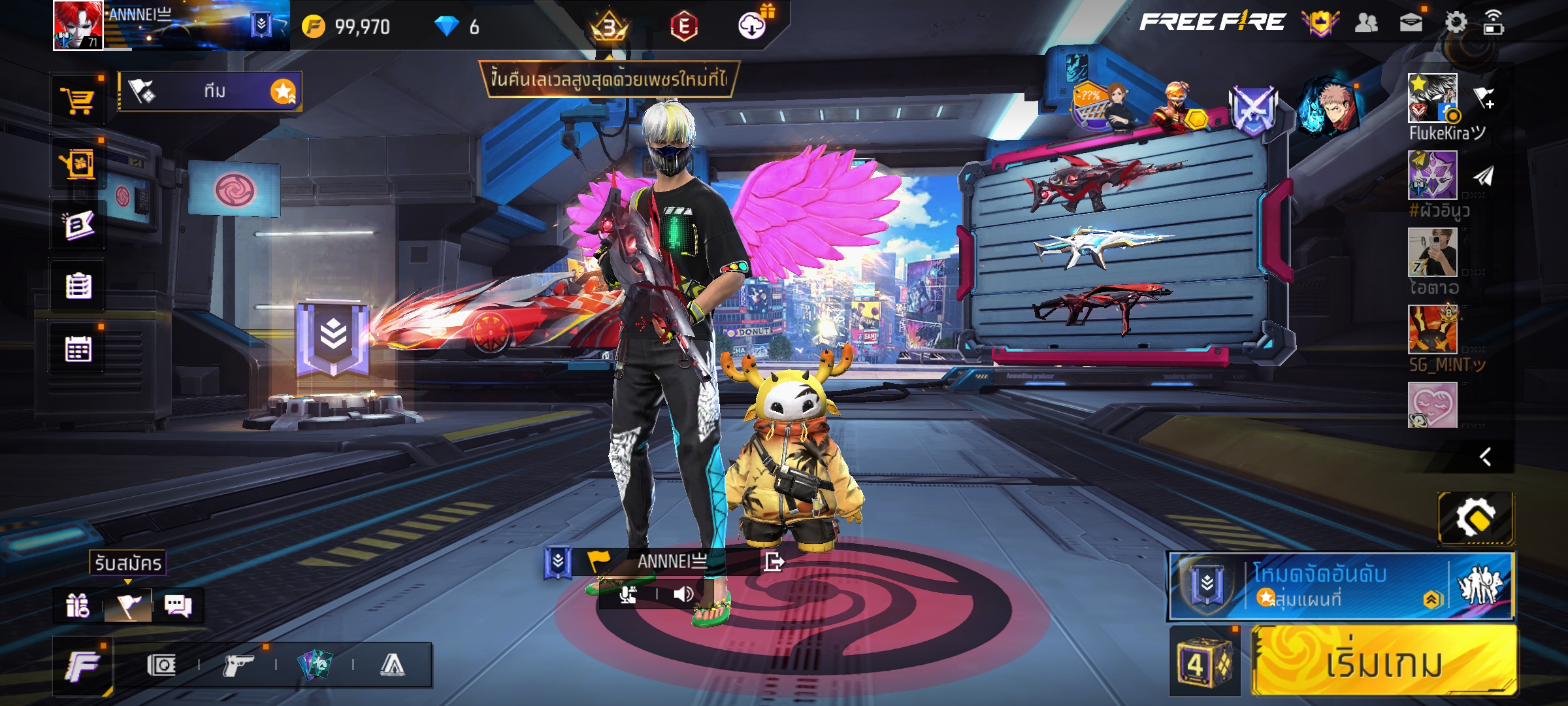Toggle the speaker voice output
The image size is (1568, 706).
(683, 594)
